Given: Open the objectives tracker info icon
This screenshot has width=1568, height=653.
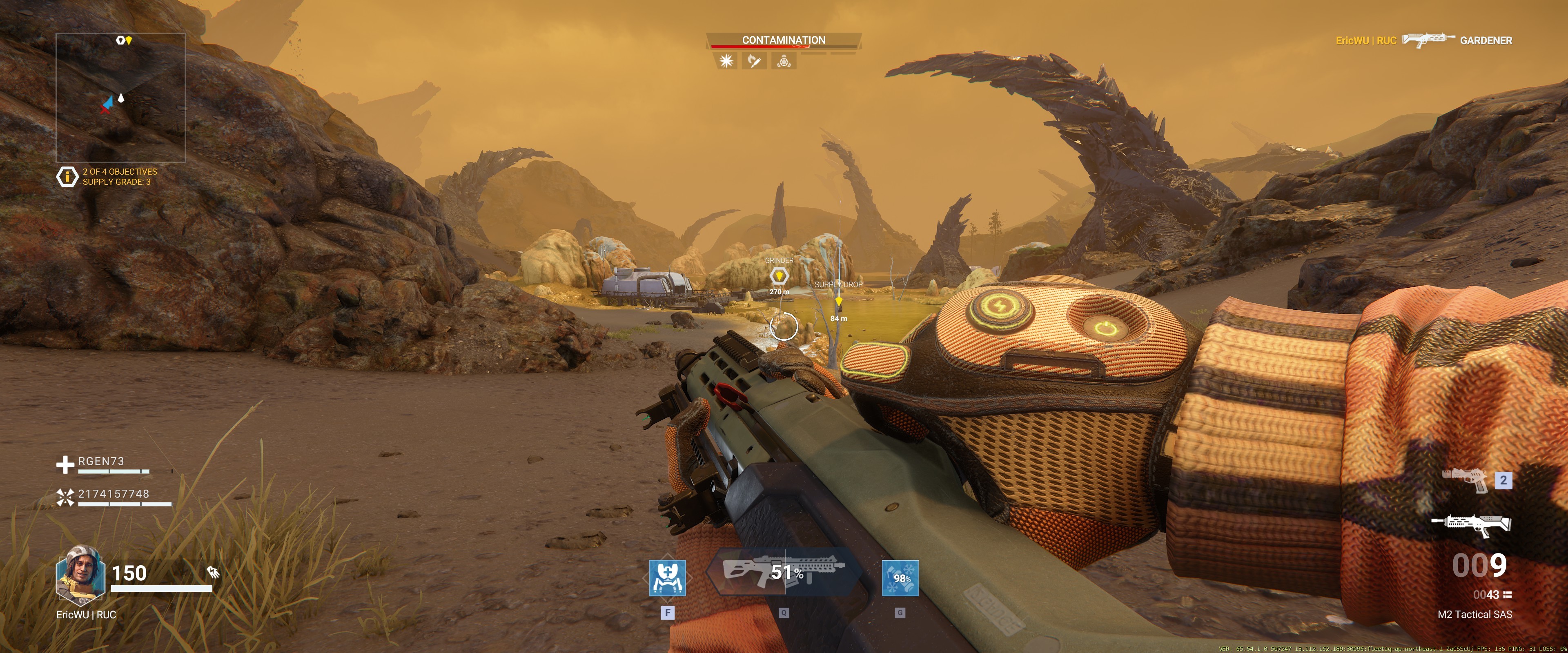Looking at the screenshot, I should 66,176.
